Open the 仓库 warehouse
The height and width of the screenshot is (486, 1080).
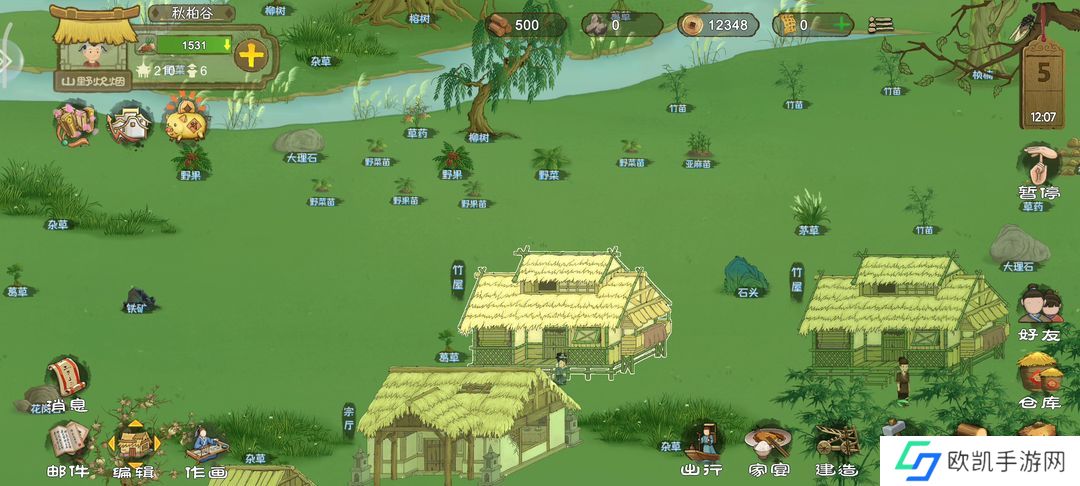tap(1039, 381)
